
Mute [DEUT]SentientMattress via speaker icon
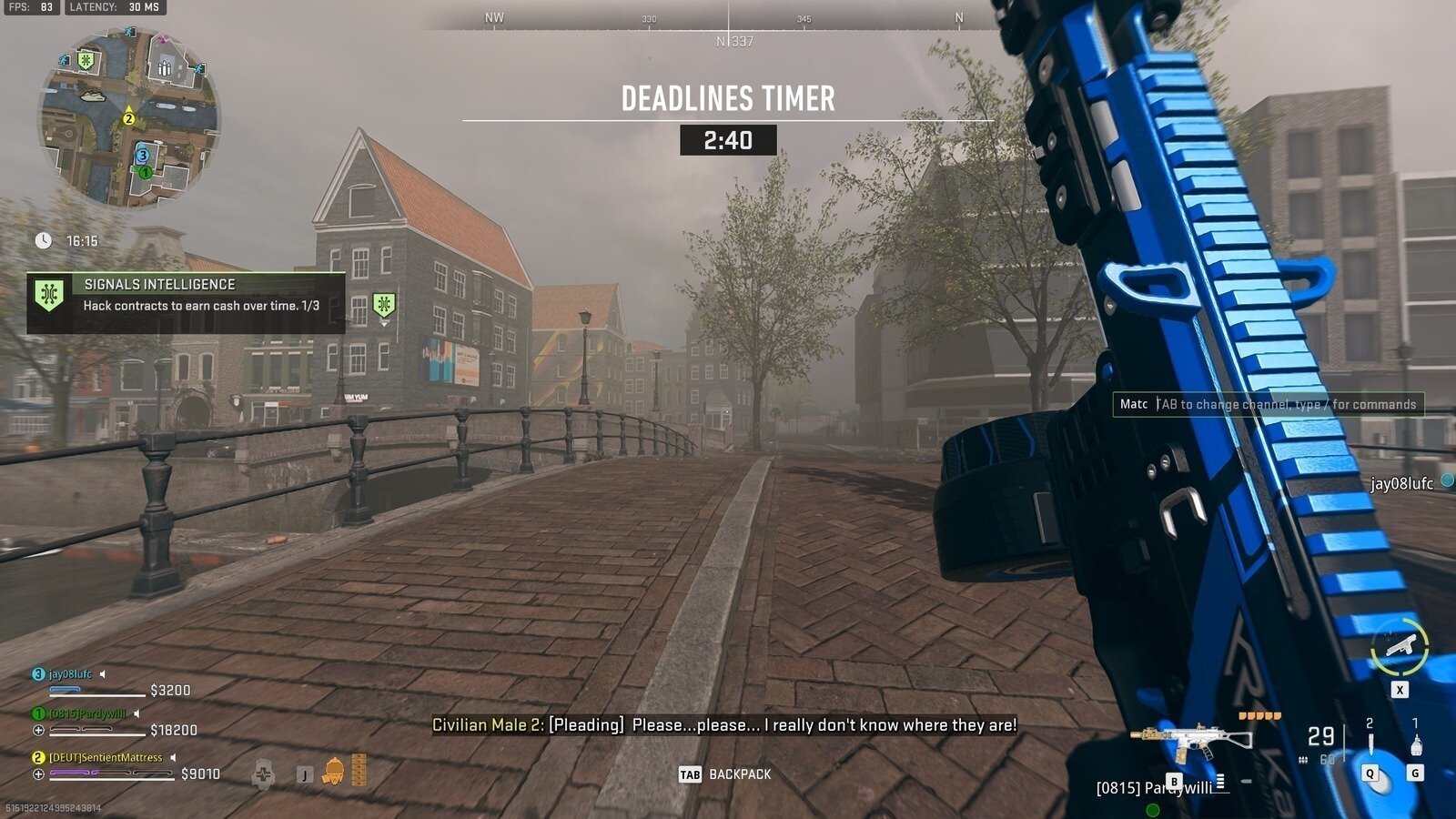pos(173,757)
